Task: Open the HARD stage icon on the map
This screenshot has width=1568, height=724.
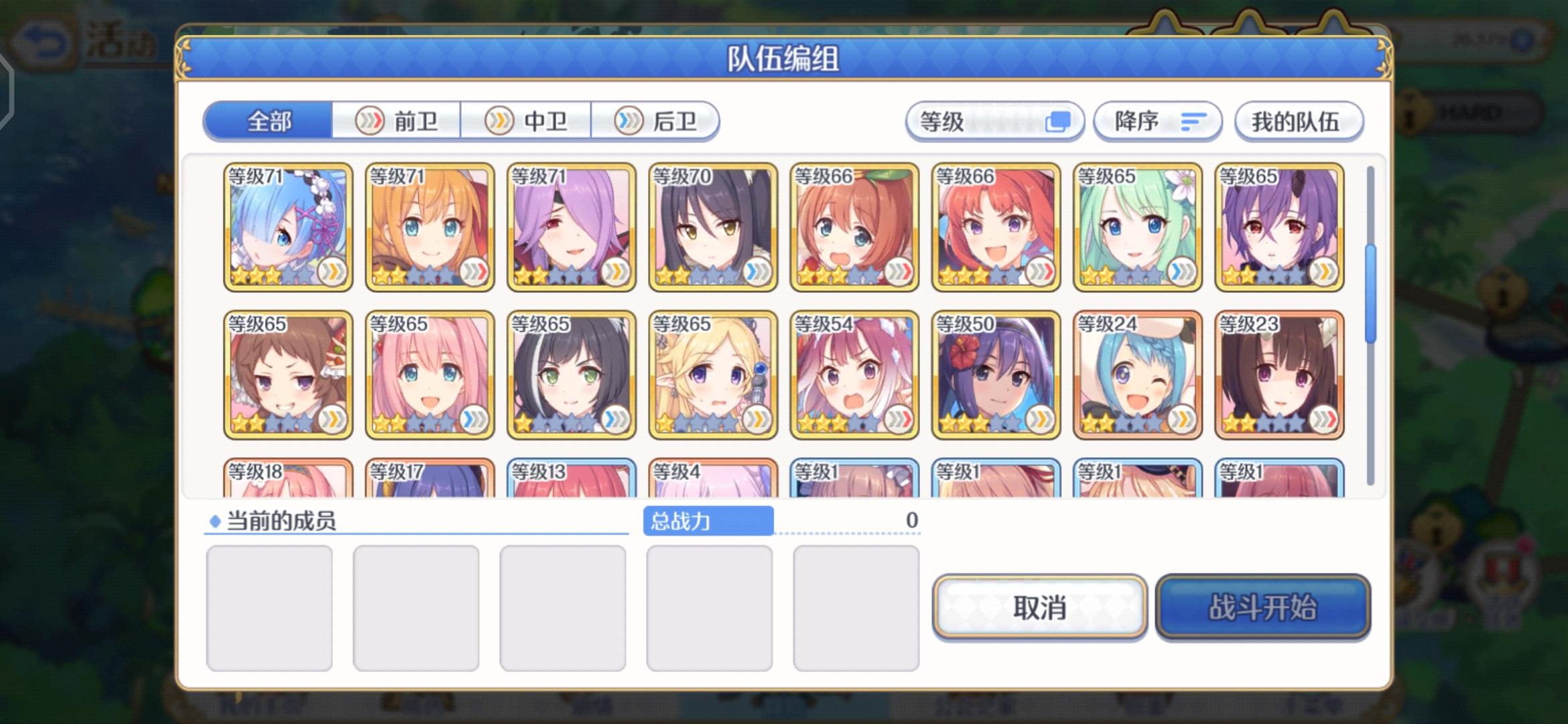Action: [1472, 113]
